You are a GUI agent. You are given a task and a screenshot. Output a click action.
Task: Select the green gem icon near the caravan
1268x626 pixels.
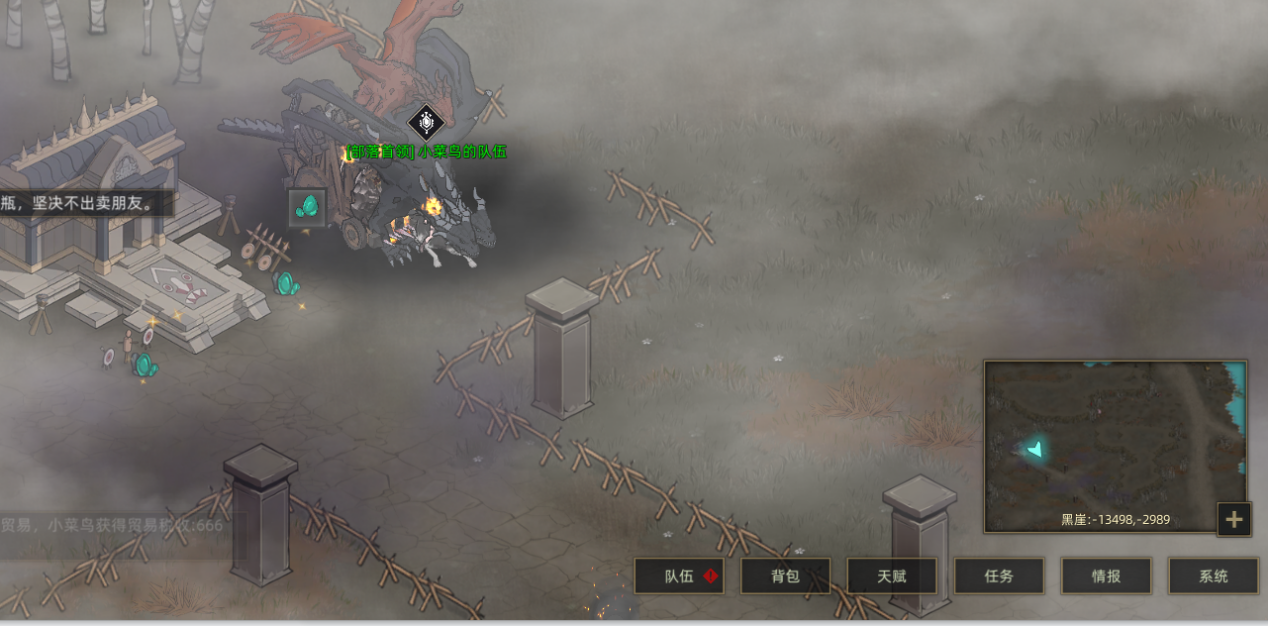point(308,207)
